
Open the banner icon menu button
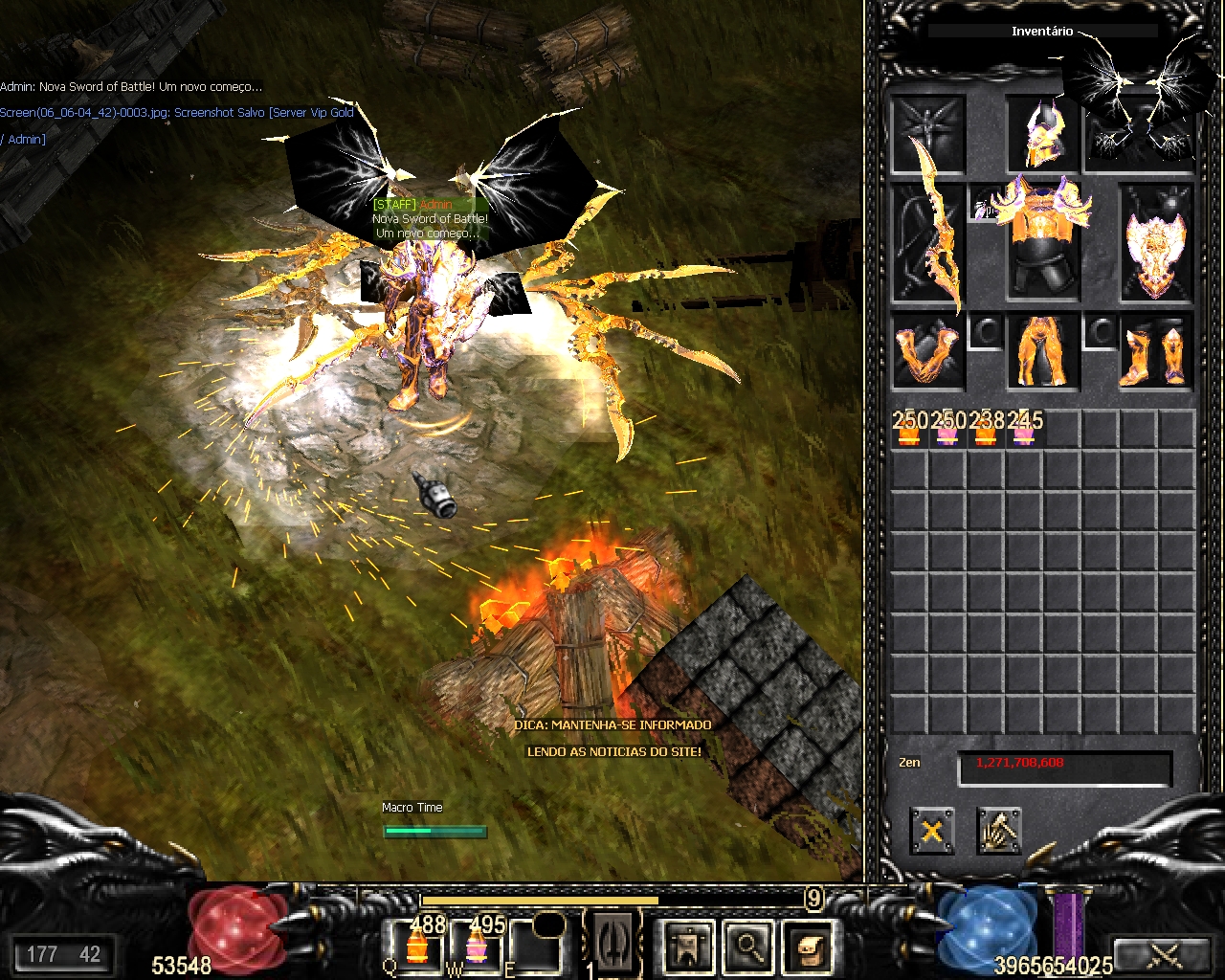coord(688,947)
